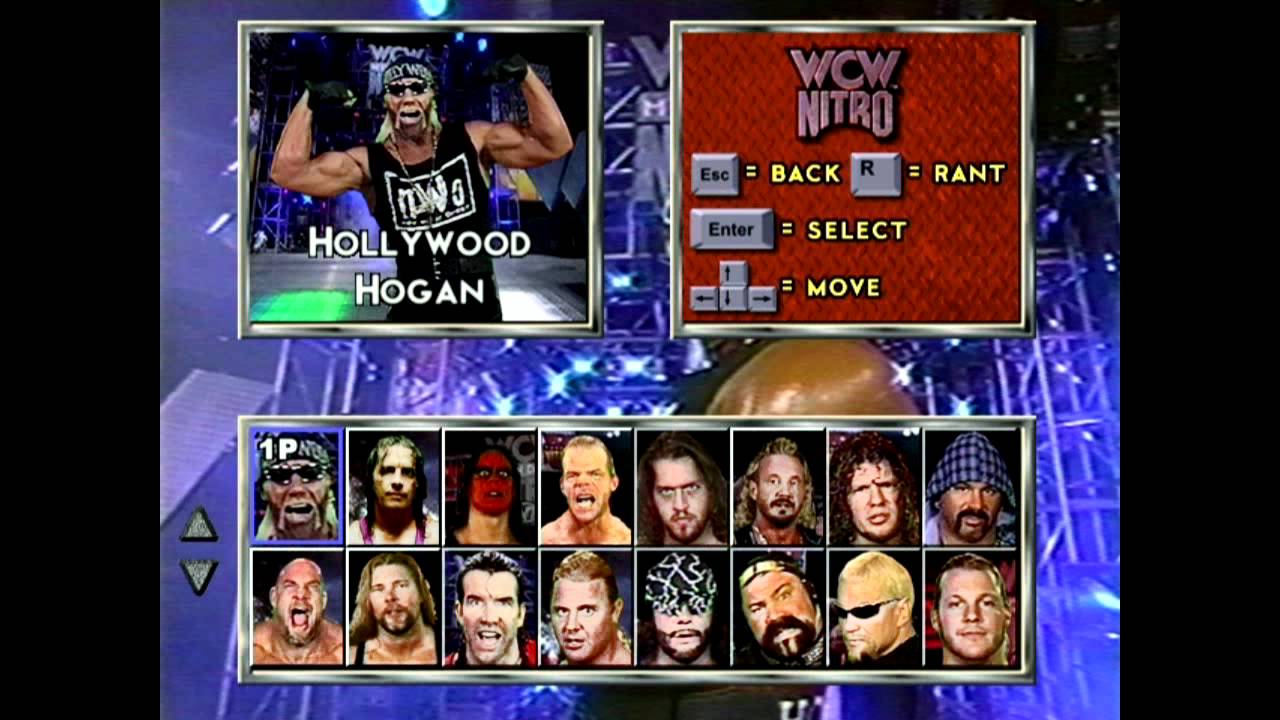Image resolution: width=1280 pixels, height=720 pixels.
Task: Click the roster scroll up arrow
Action: pos(199,524)
